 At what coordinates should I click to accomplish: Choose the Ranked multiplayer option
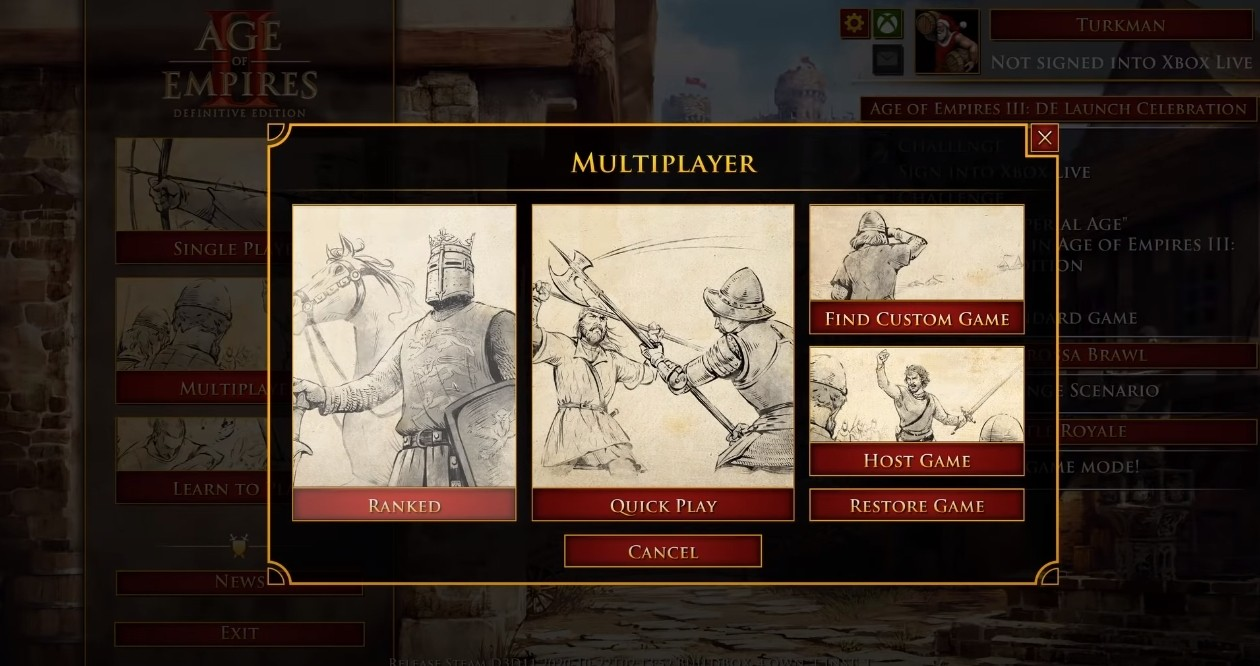(x=404, y=505)
